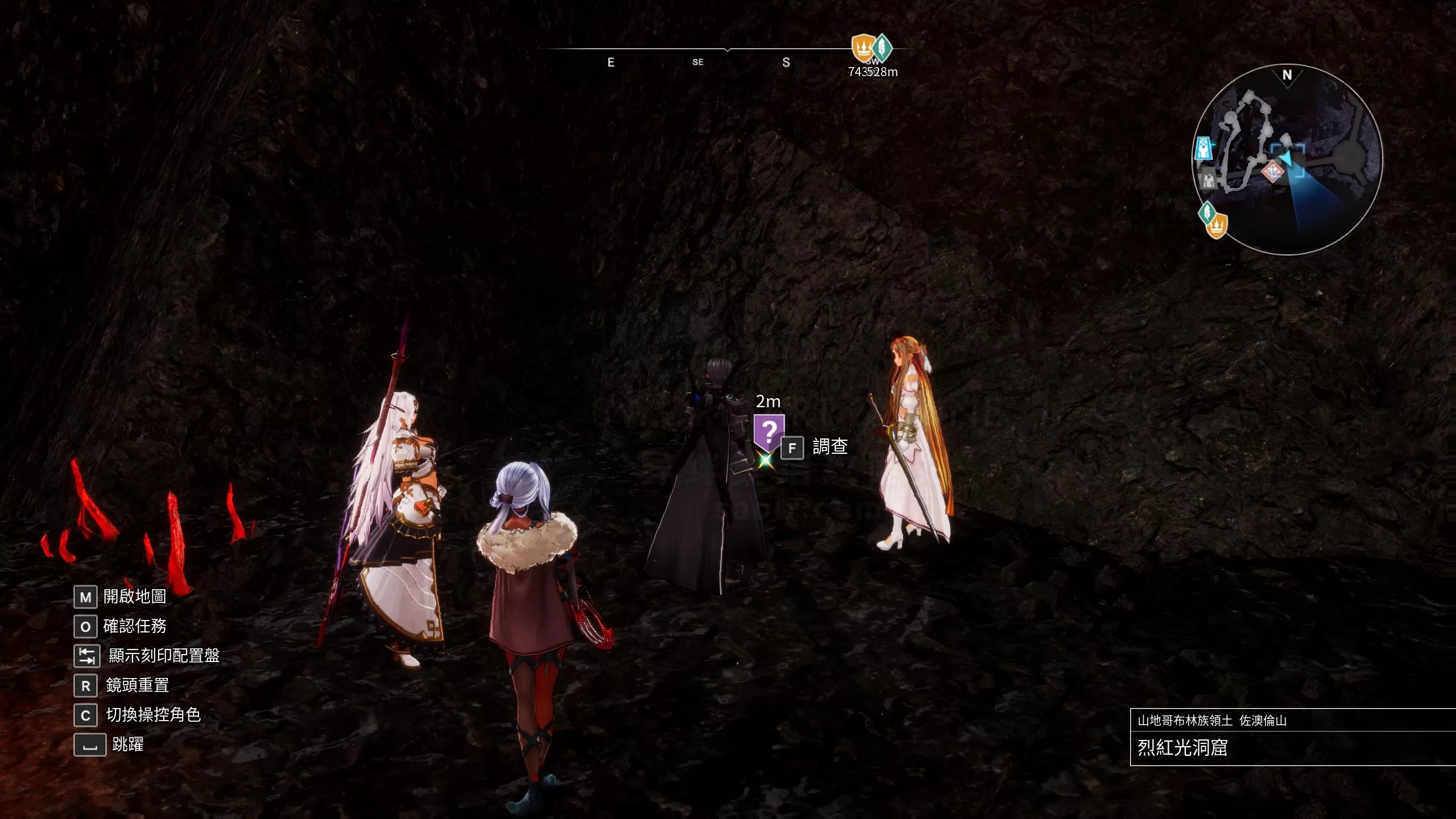The image size is (1456, 819).
Task: Click the teal feather marker on the compass bar
Action: 883,48
